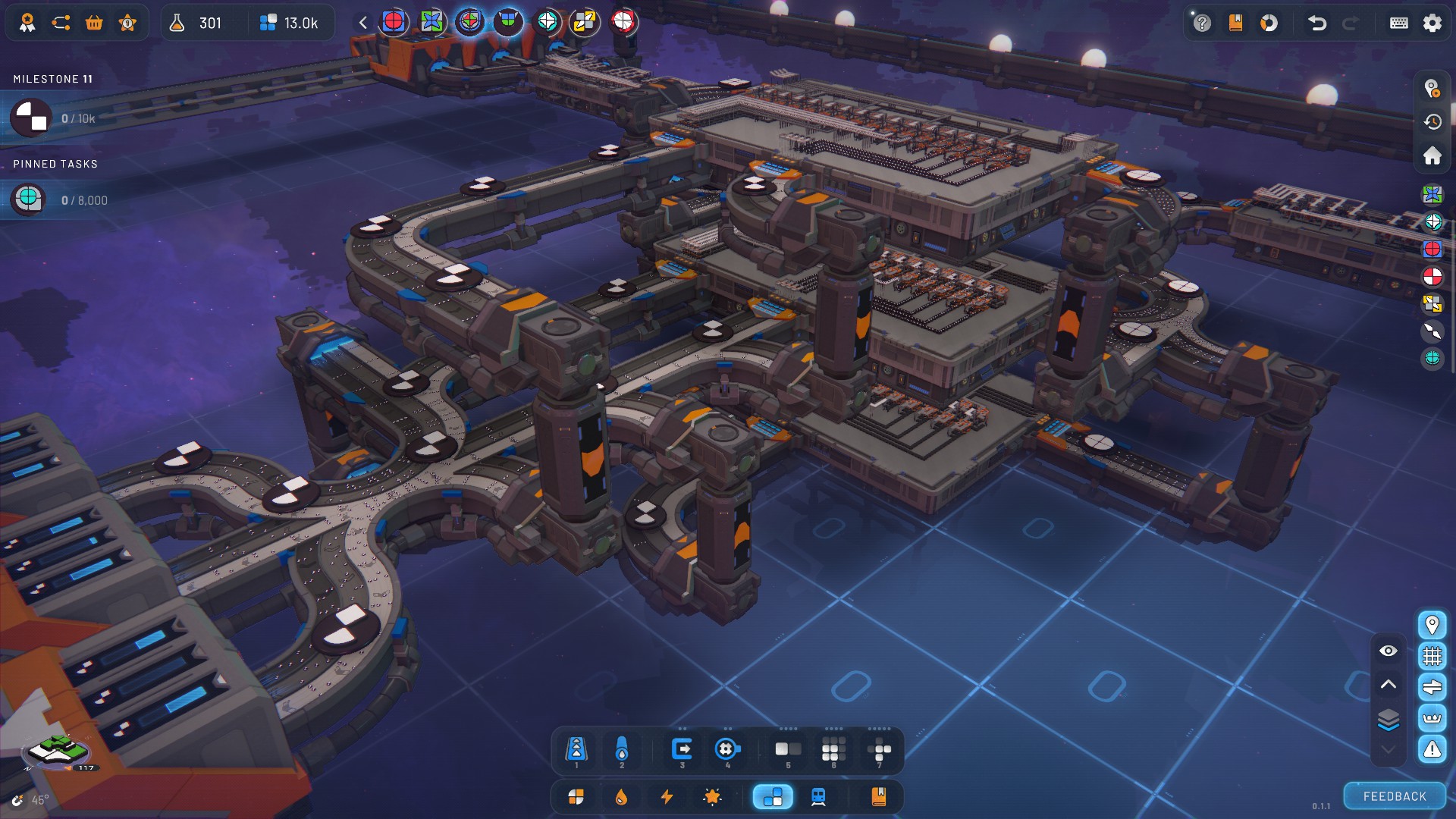The width and height of the screenshot is (1456, 819).
Task: Collapse the pinned shapes bar arrow
Action: 363,23
